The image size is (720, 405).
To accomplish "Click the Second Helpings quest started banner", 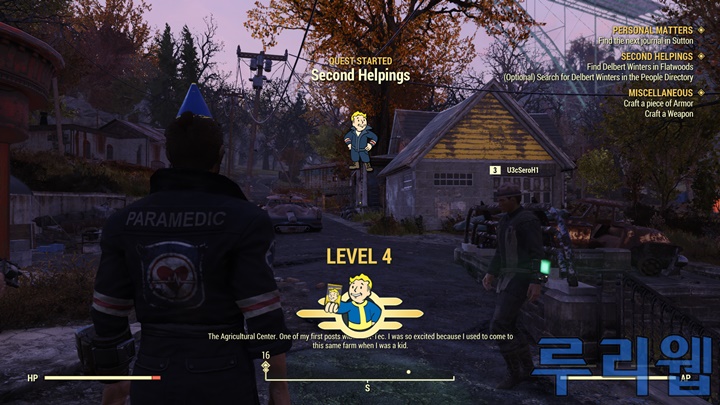I will pyautogui.click(x=358, y=74).
